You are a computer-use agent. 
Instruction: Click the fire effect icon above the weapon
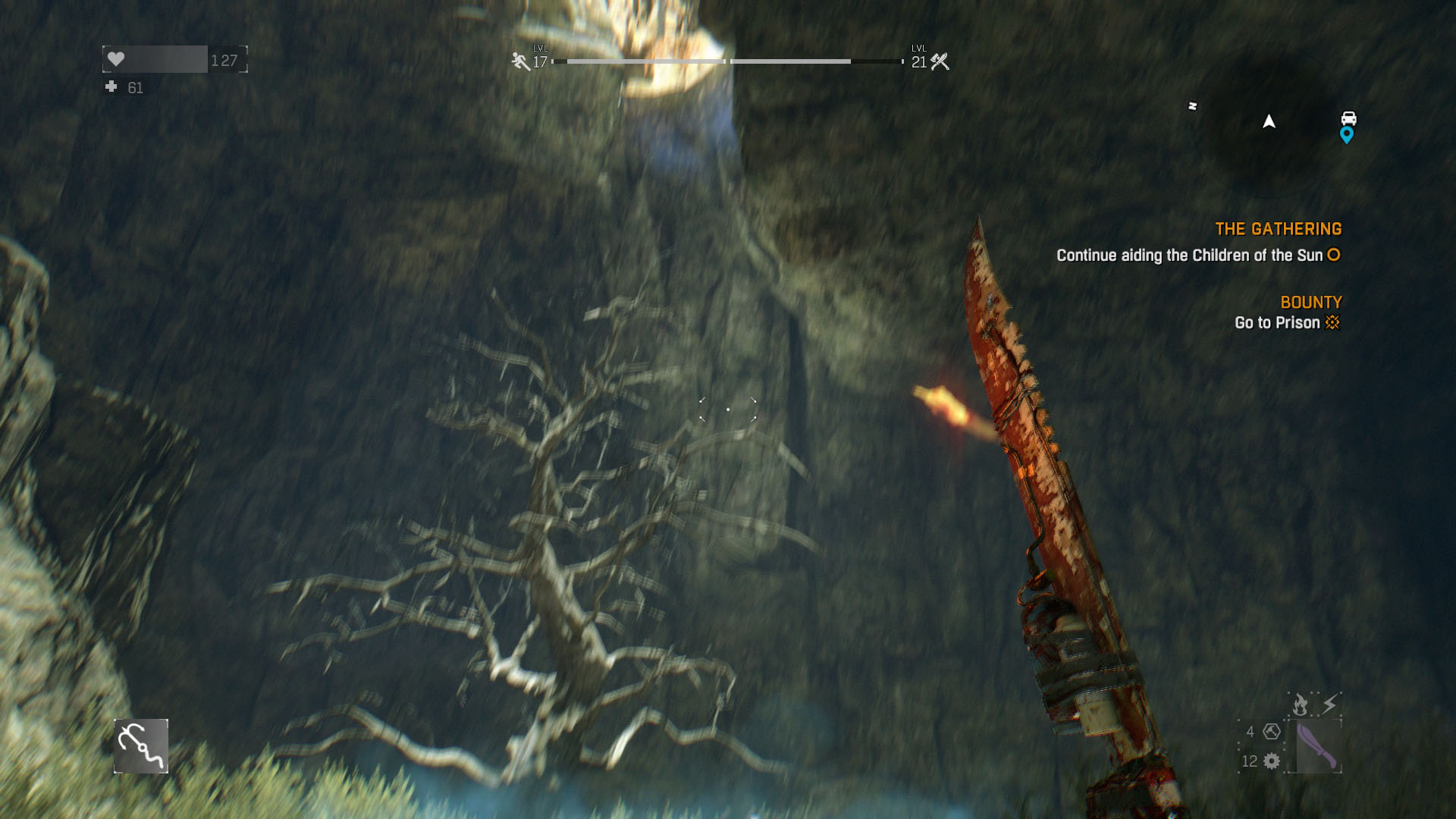pos(1301,705)
